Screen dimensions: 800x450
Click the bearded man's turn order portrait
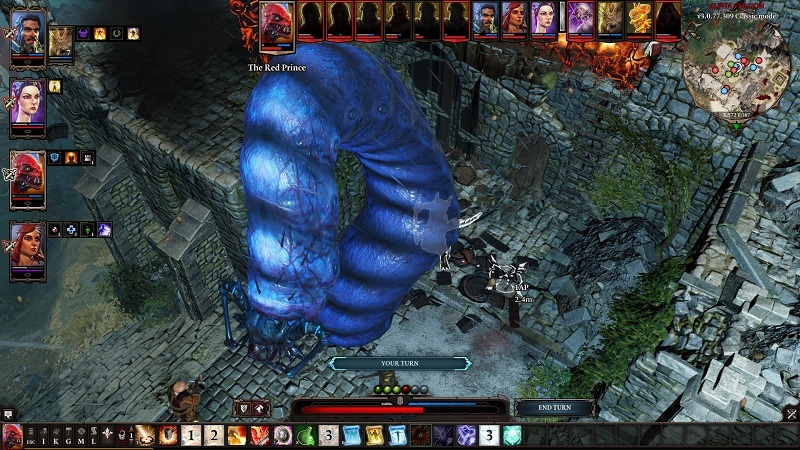(486, 18)
